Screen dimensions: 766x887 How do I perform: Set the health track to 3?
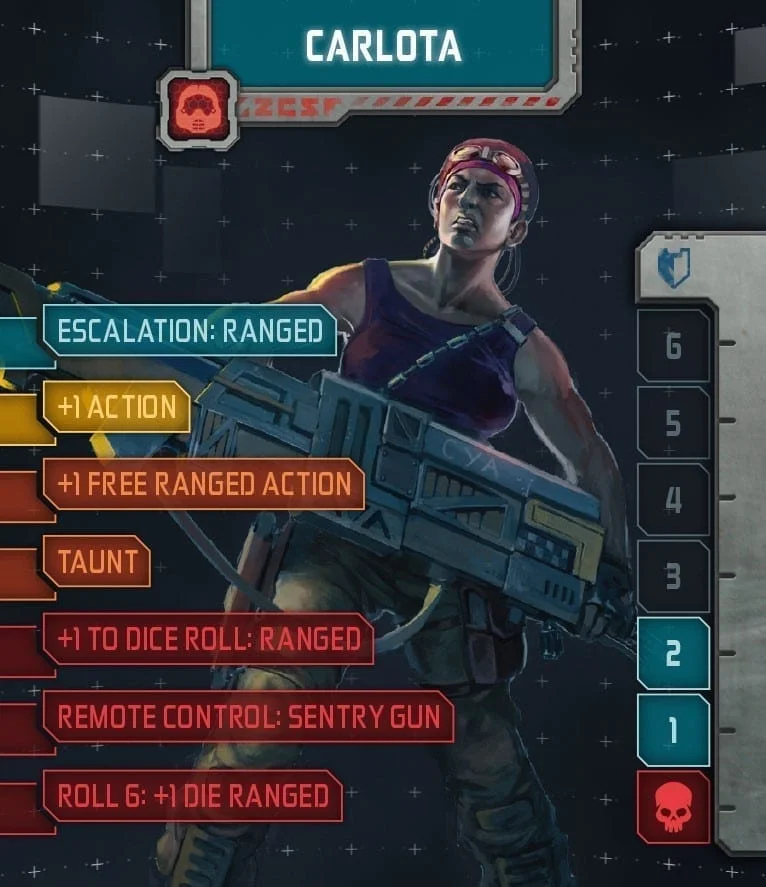coord(673,577)
